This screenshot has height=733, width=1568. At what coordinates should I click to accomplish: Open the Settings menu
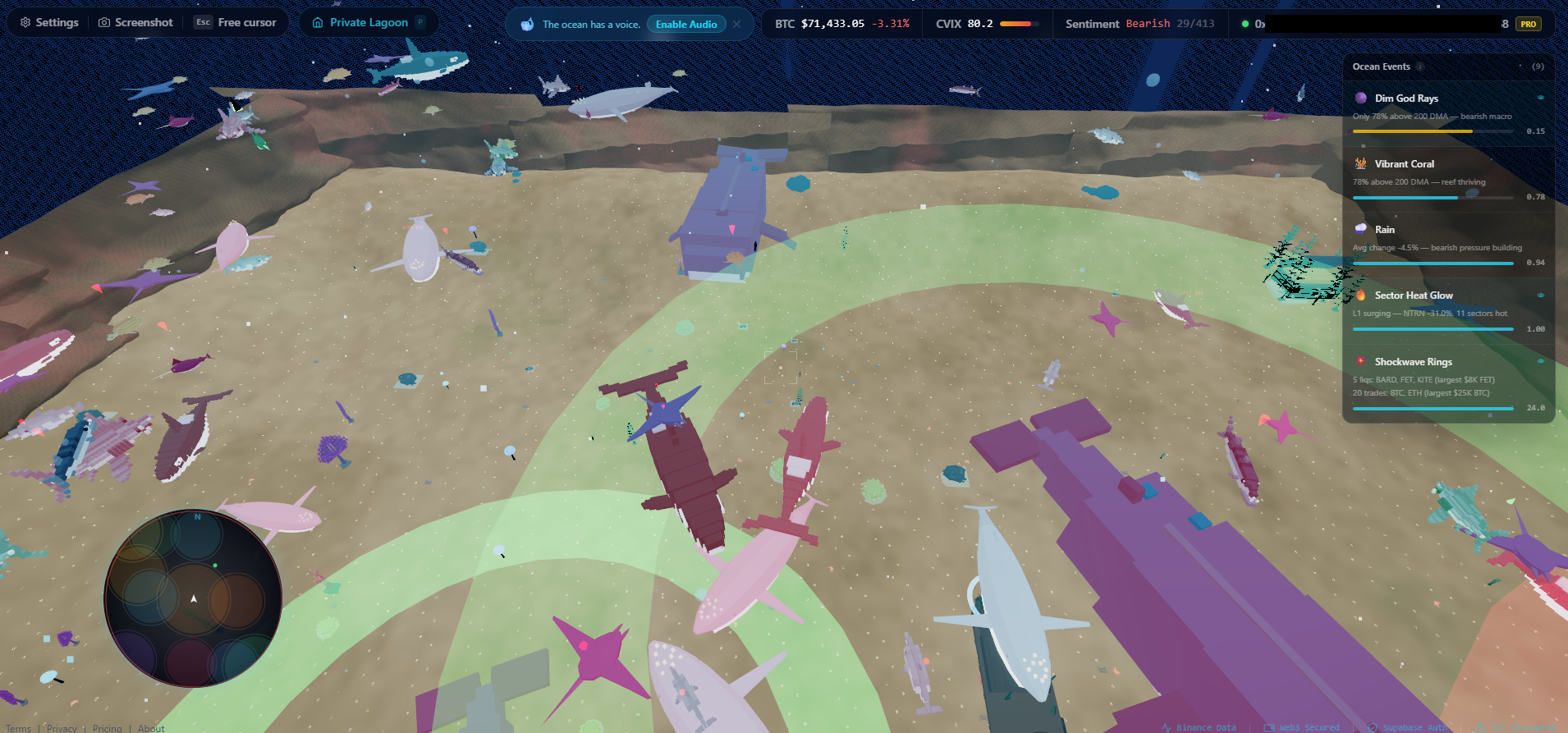pos(49,23)
